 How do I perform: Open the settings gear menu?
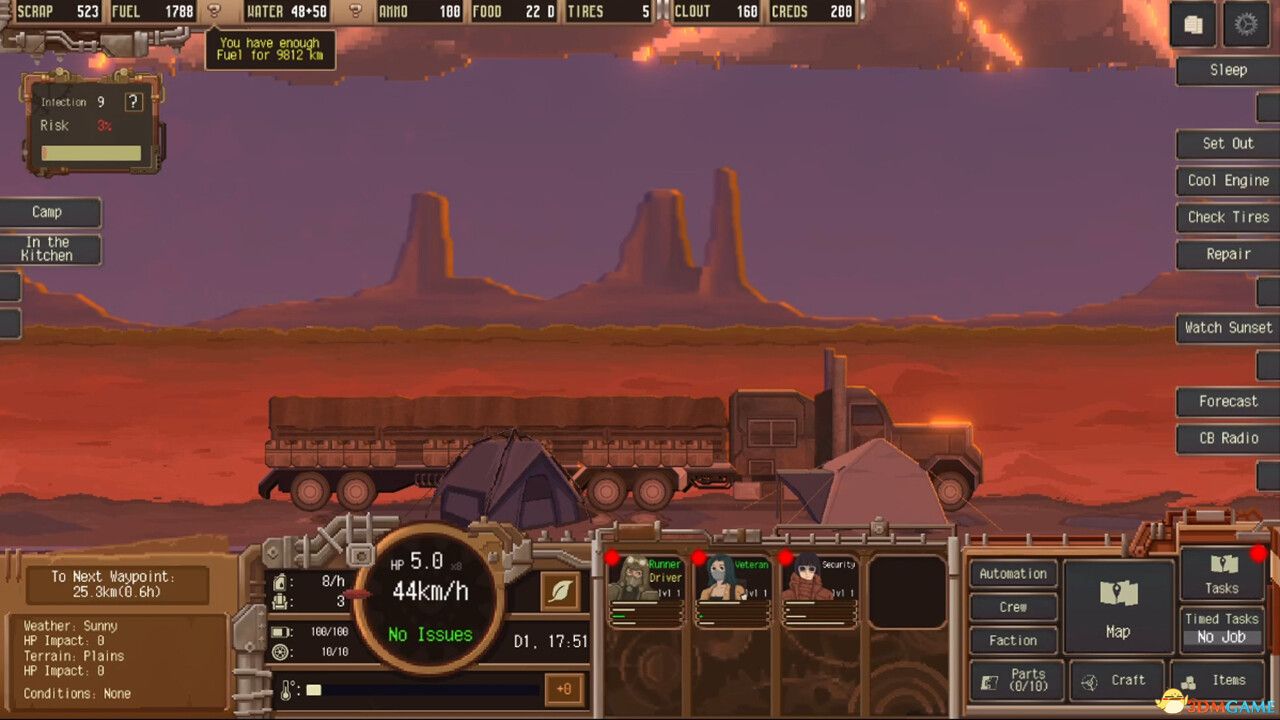click(x=1245, y=24)
